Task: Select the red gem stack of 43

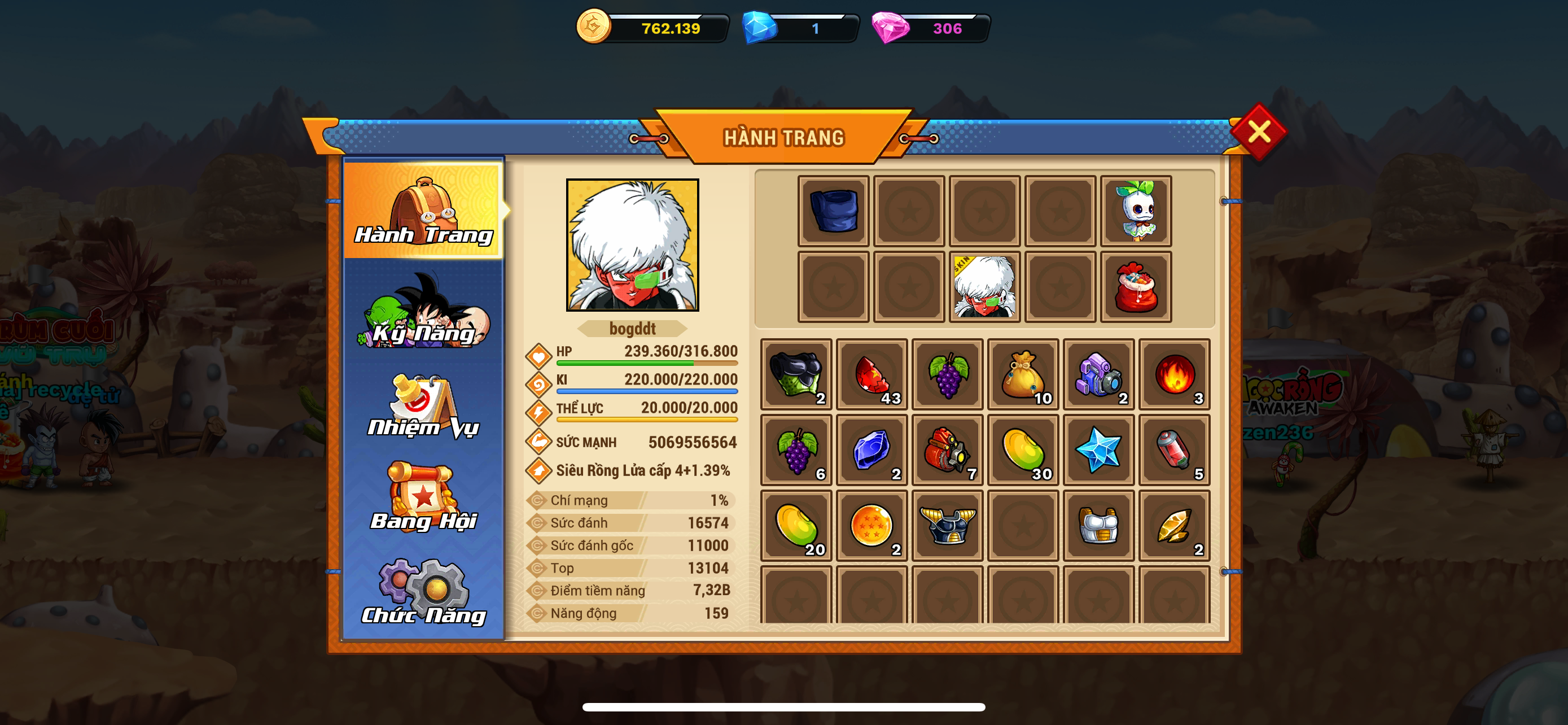Action: (871, 374)
